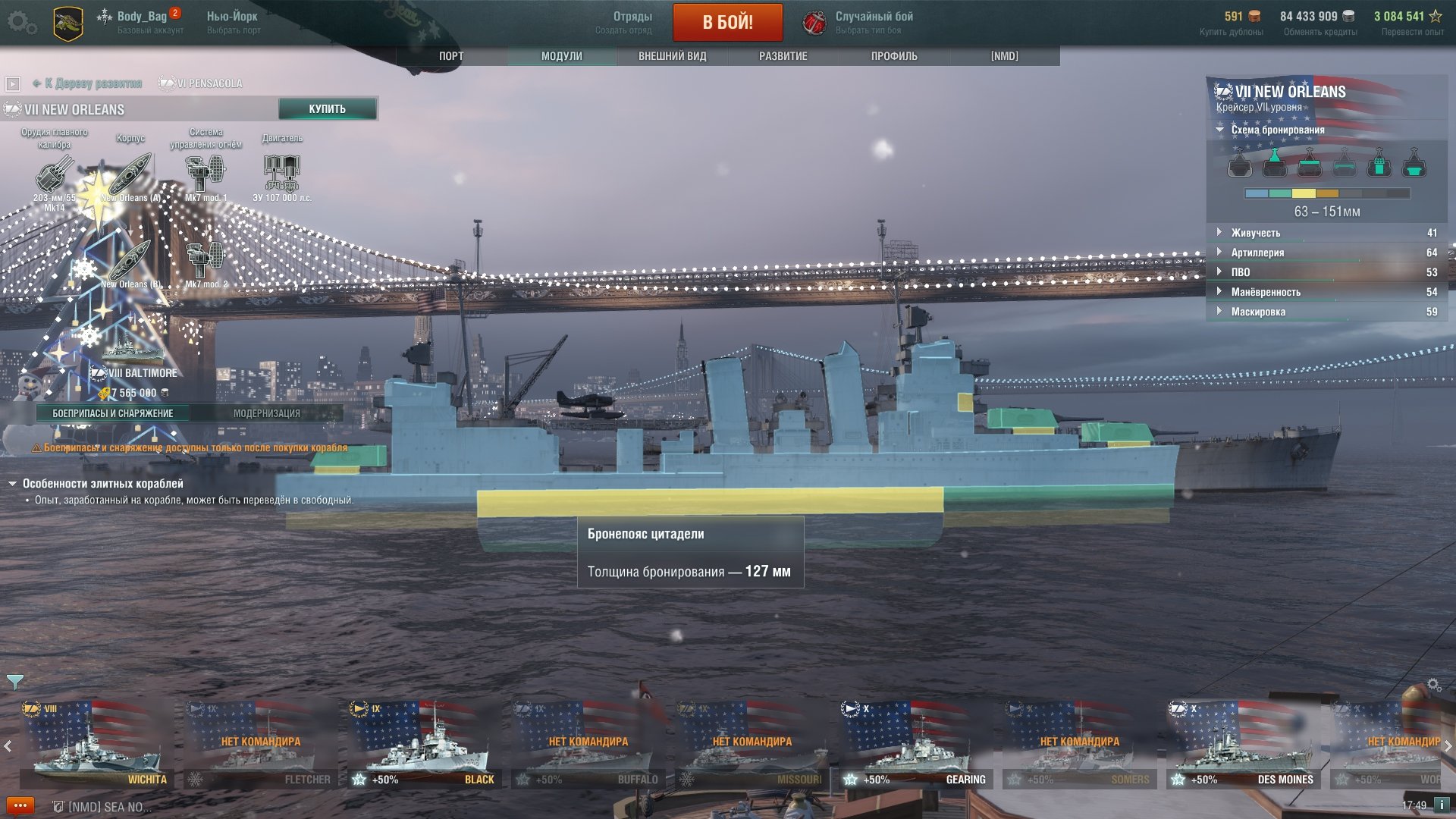Select the Wichita in the ship carousel
The image size is (1456, 819).
96,744
